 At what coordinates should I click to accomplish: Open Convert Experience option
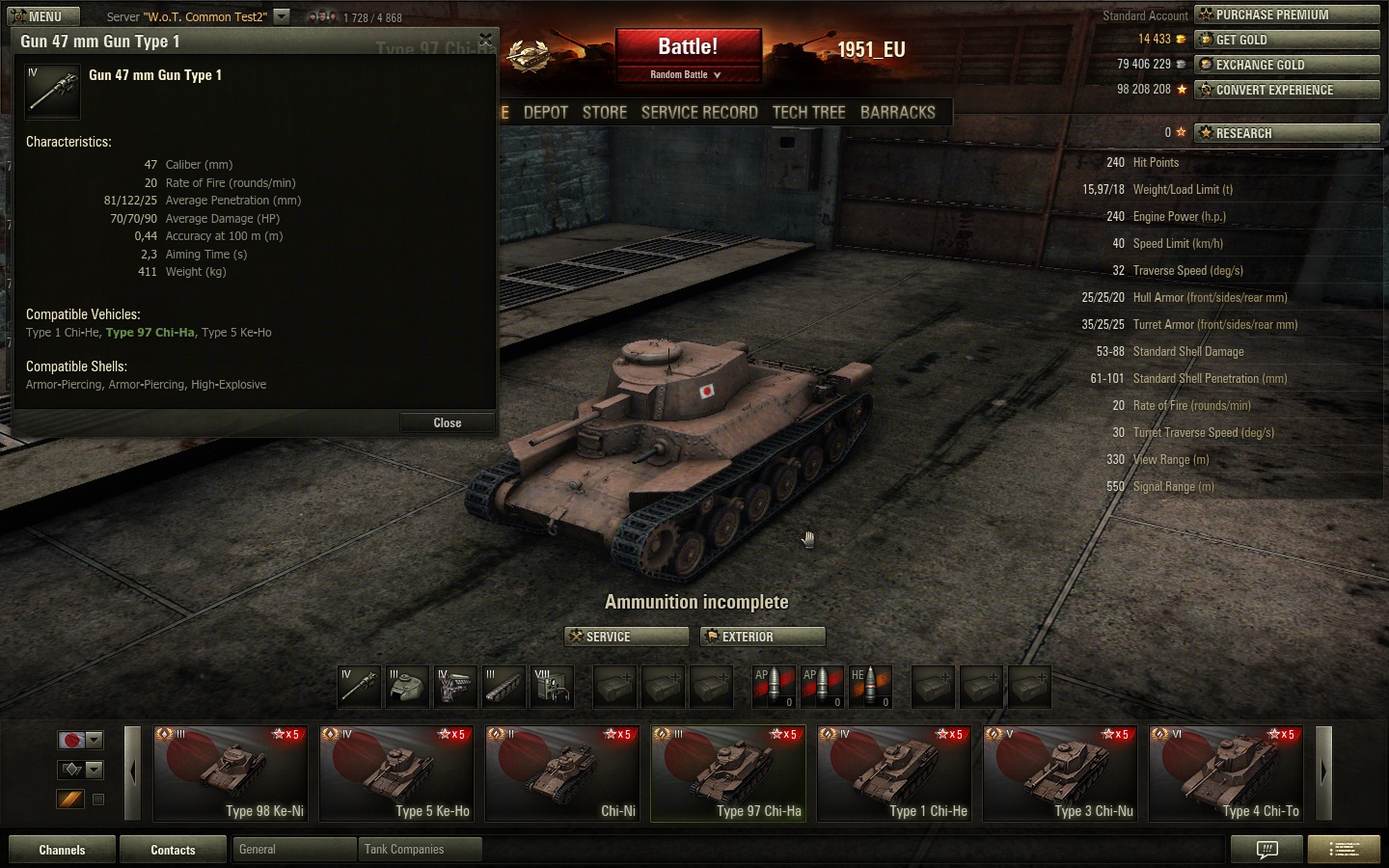pyautogui.click(x=1287, y=90)
